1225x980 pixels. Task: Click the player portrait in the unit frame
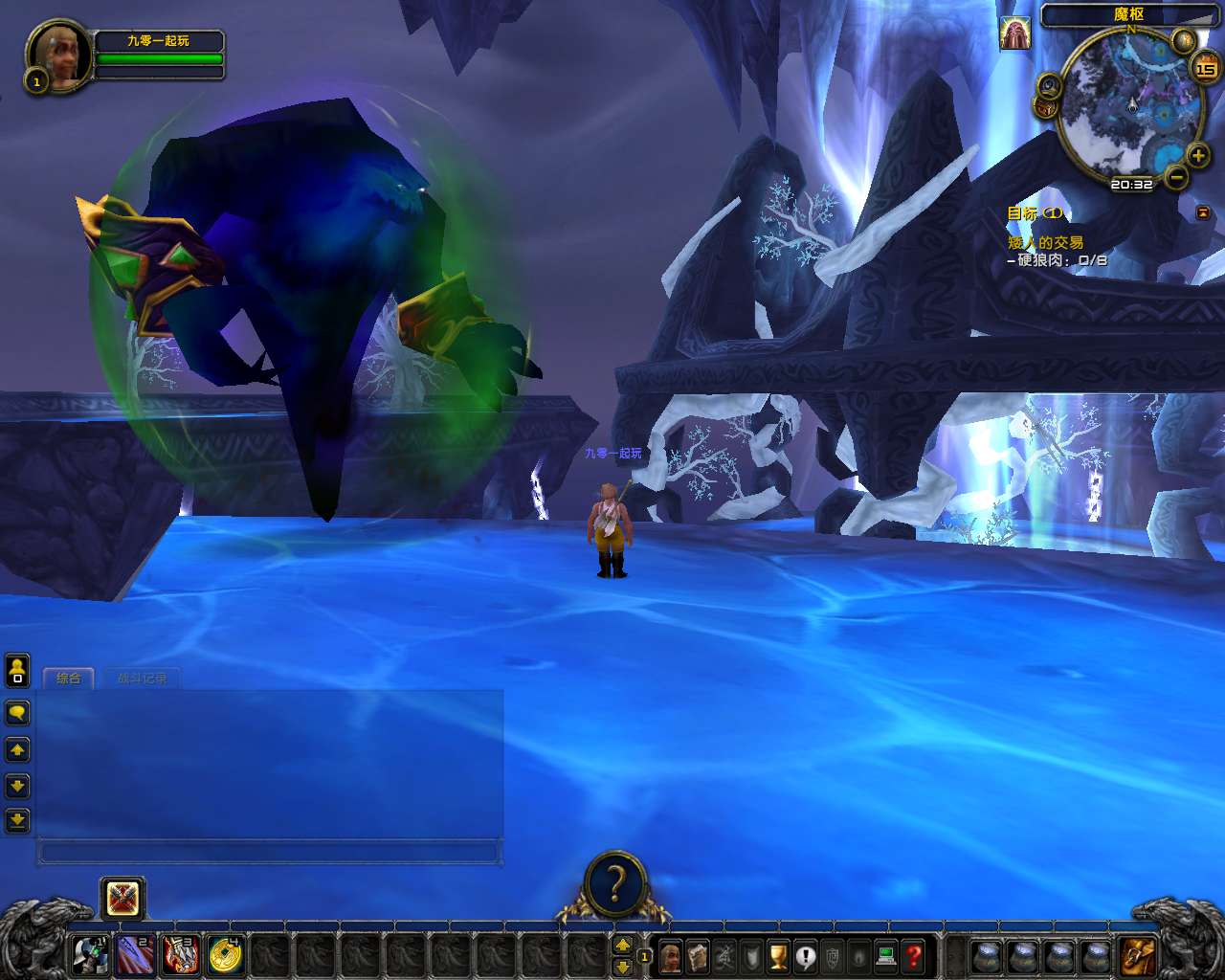pos(60,56)
